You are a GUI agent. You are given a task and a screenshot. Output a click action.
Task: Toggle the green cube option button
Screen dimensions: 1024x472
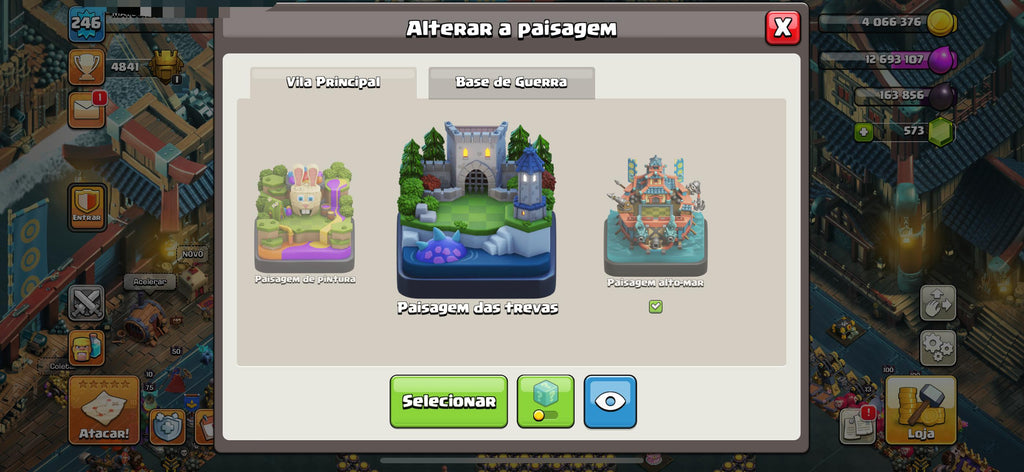545,401
